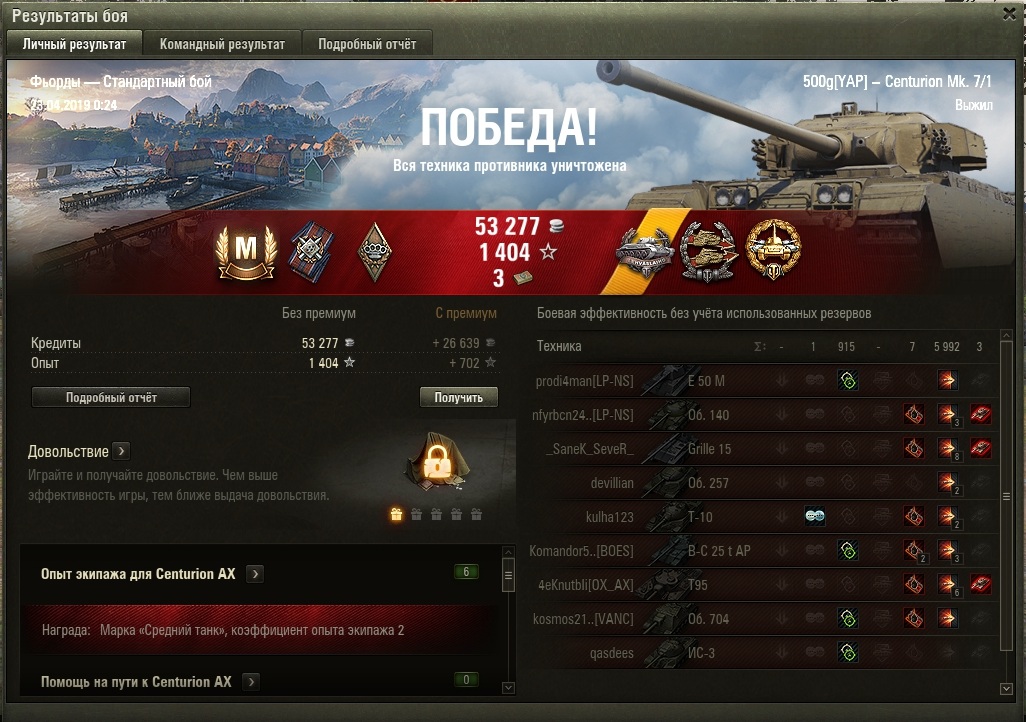Close the battle results window
Screen dimensions: 1026x722
coord(1009,16)
